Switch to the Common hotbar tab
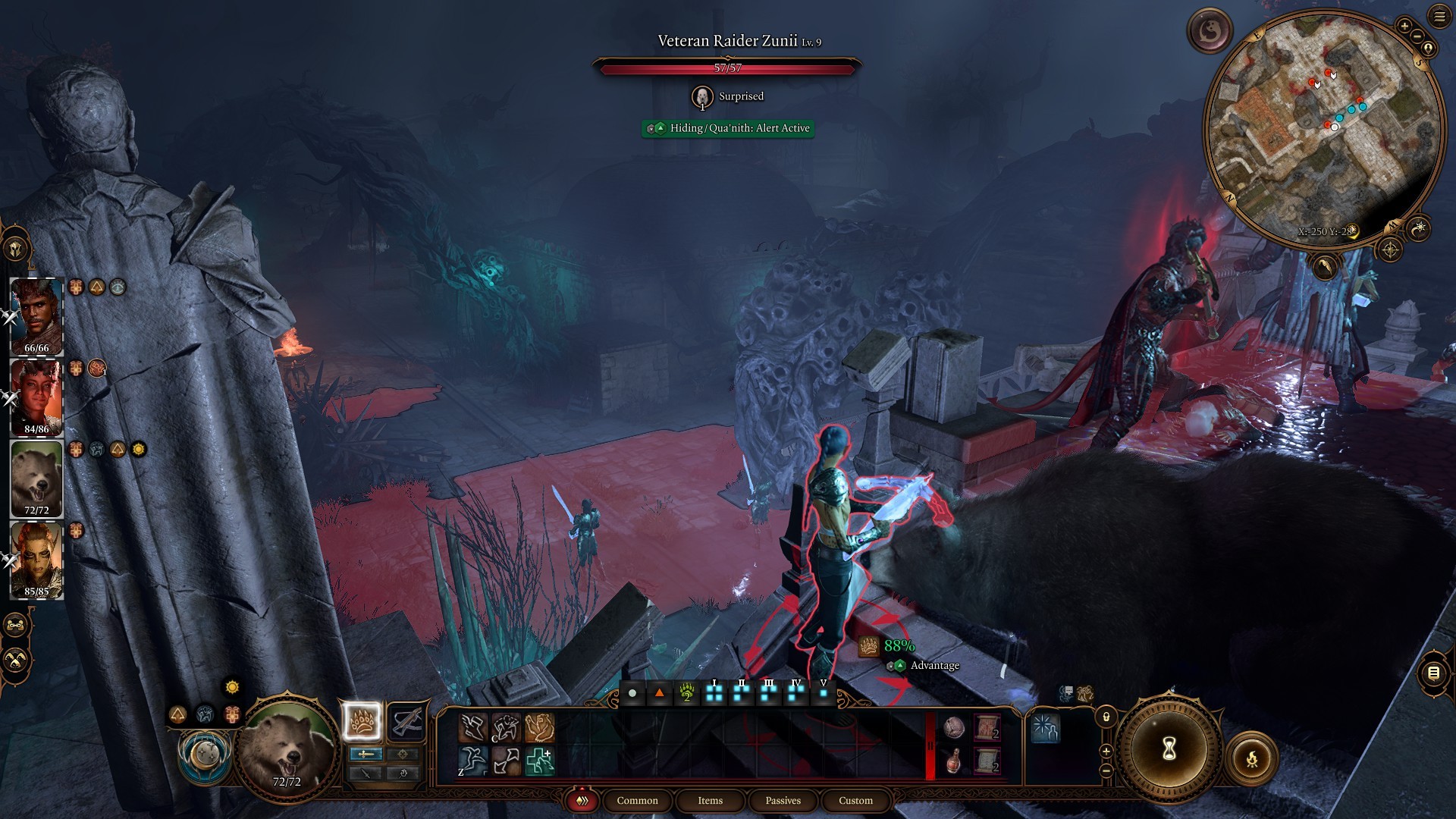This screenshot has width=1456, height=819. click(x=637, y=800)
